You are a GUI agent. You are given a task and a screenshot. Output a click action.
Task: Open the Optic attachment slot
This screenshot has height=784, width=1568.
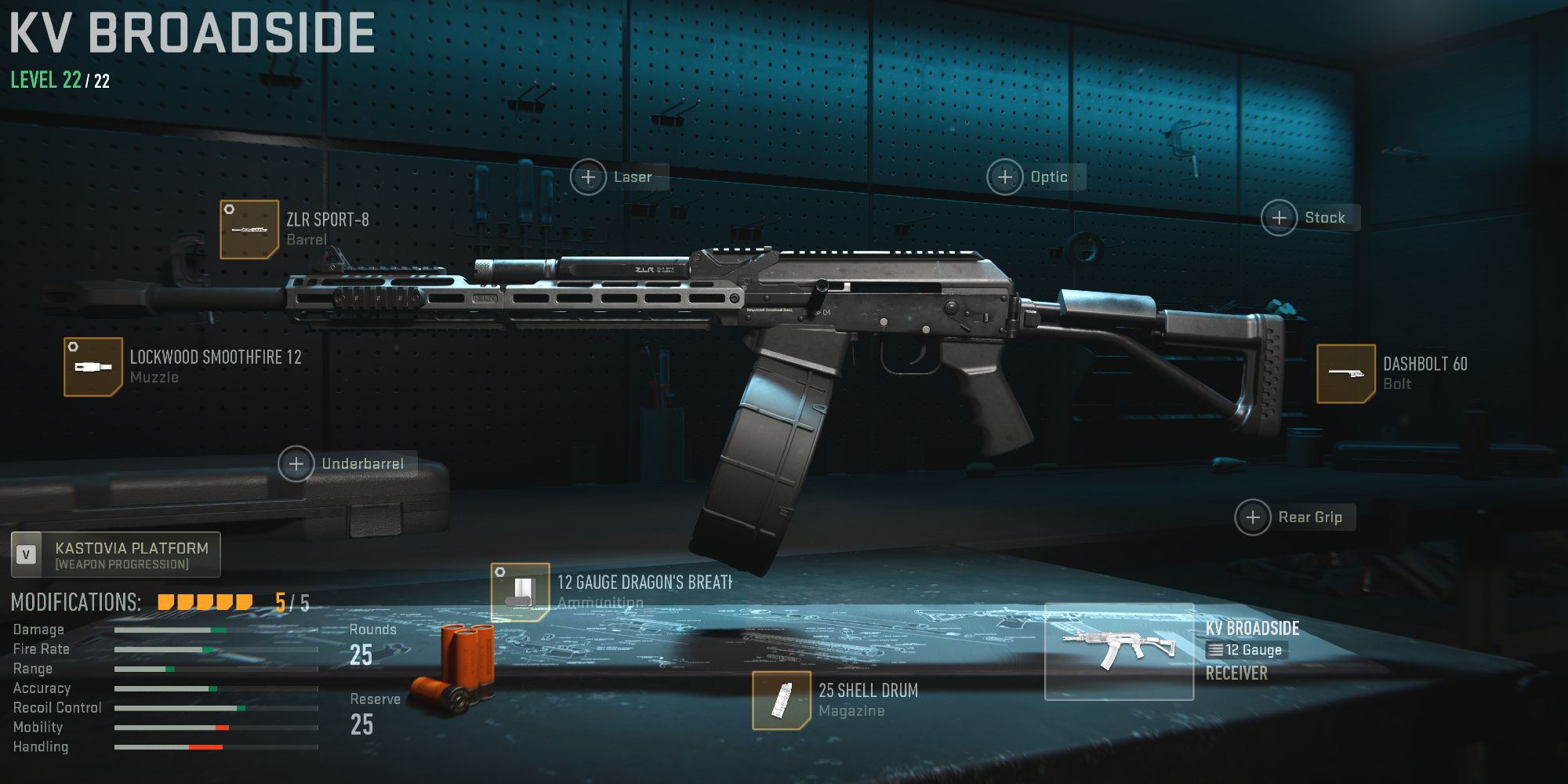coord(1006,177)
